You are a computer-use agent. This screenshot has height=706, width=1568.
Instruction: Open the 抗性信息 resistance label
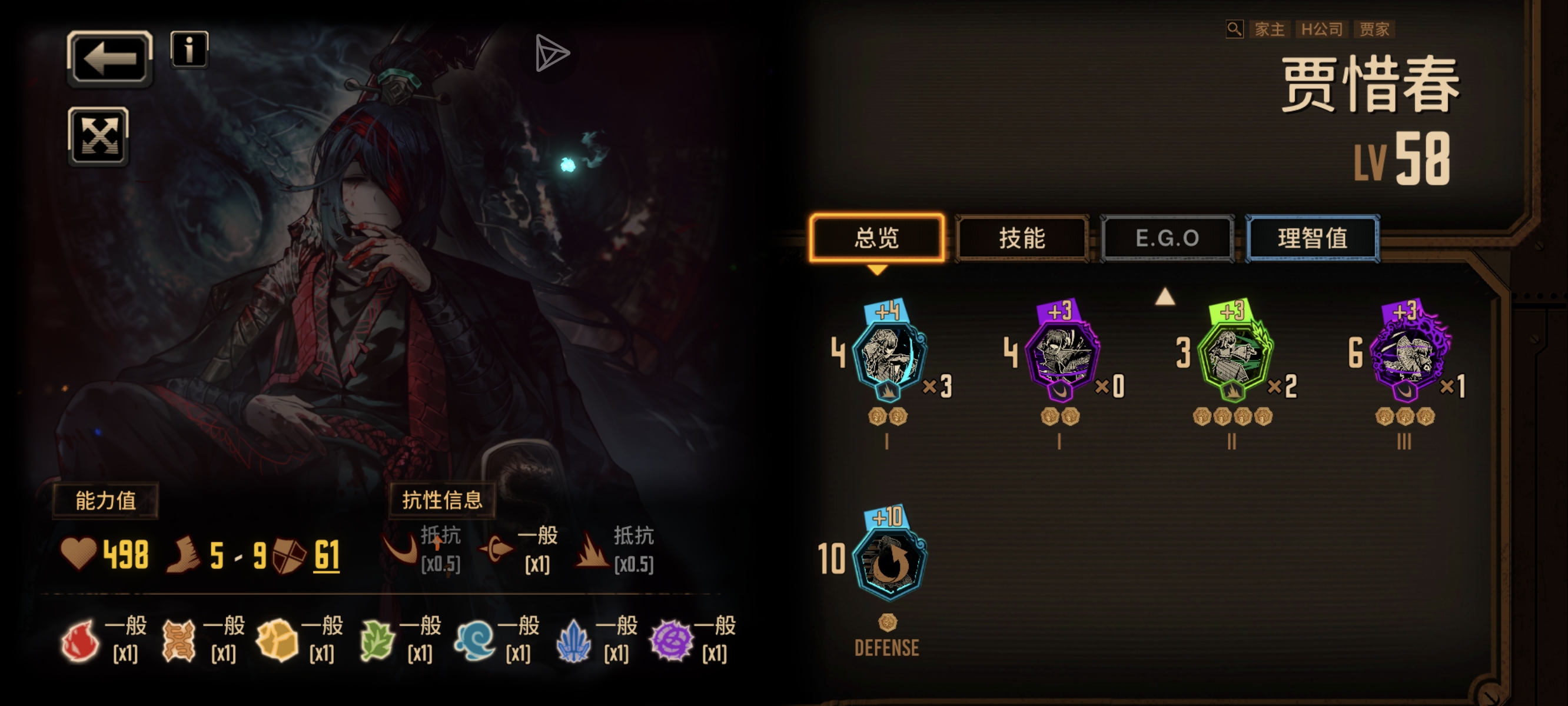click(442, 500)
